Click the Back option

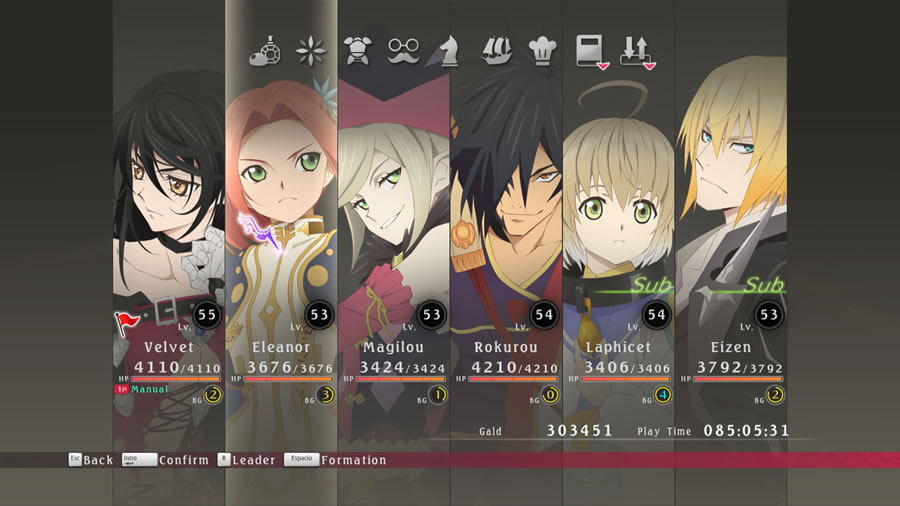click(x=91, y=460)
